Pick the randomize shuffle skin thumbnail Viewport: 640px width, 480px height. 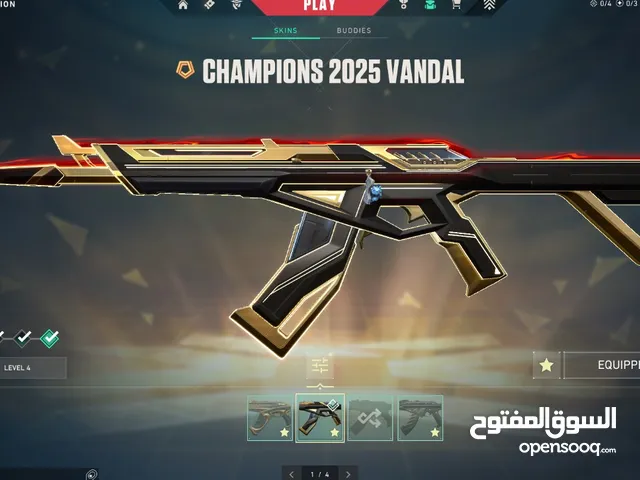(x=371, y=418)
